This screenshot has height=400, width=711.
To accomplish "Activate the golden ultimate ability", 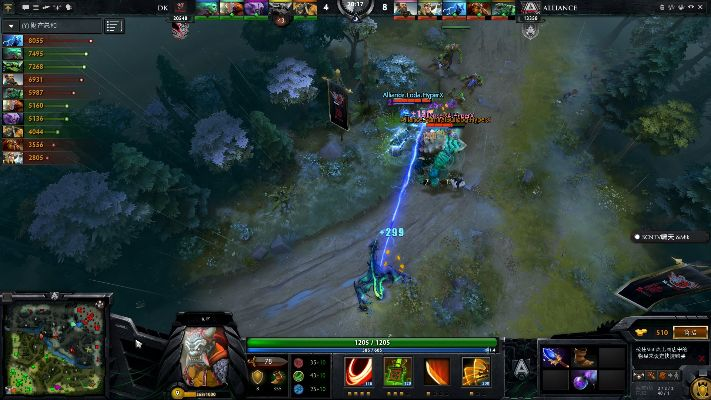I will pos(476,371).
